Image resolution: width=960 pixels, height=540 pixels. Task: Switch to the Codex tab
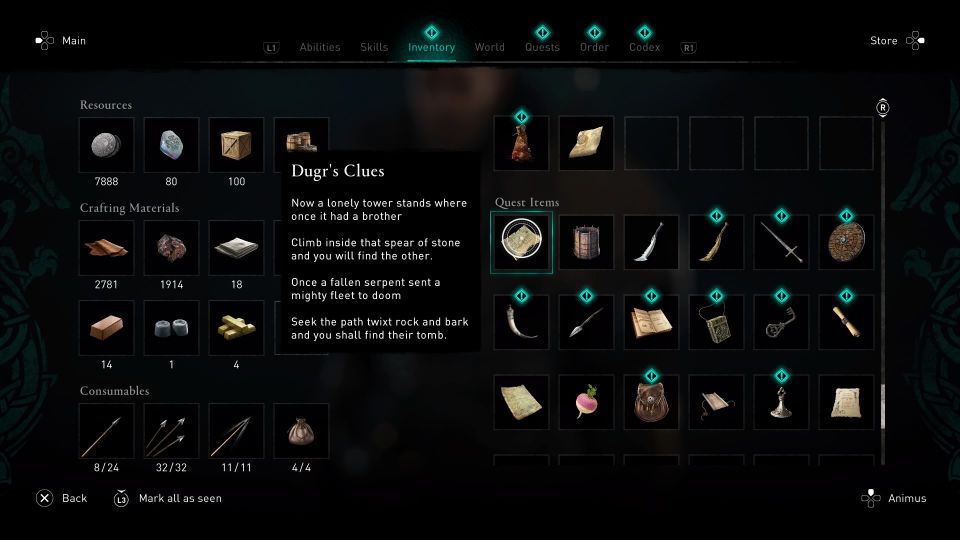pos(644,47)
